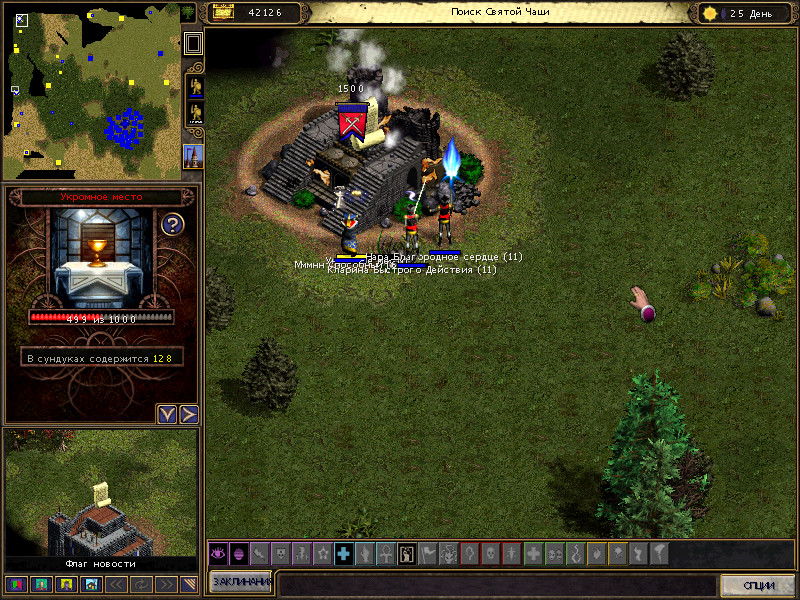The image size is (800, 600).
Task: Click the diagonal stripes button under news view
Action: 187,584
